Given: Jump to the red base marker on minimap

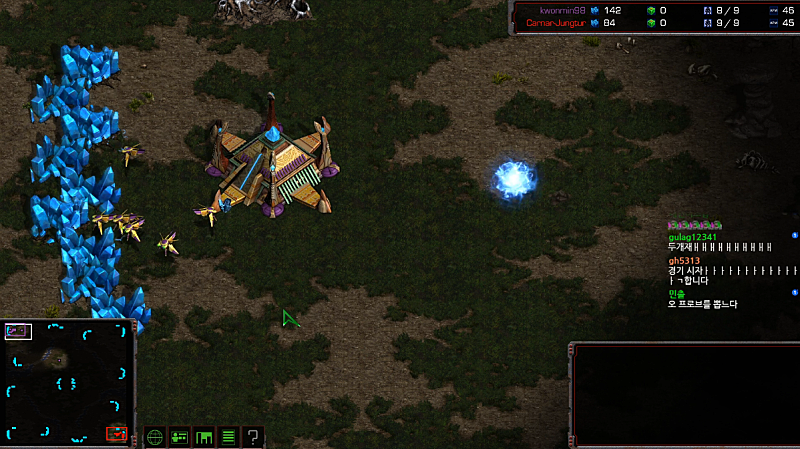Looking at the screenshot, I should point(117,433).
